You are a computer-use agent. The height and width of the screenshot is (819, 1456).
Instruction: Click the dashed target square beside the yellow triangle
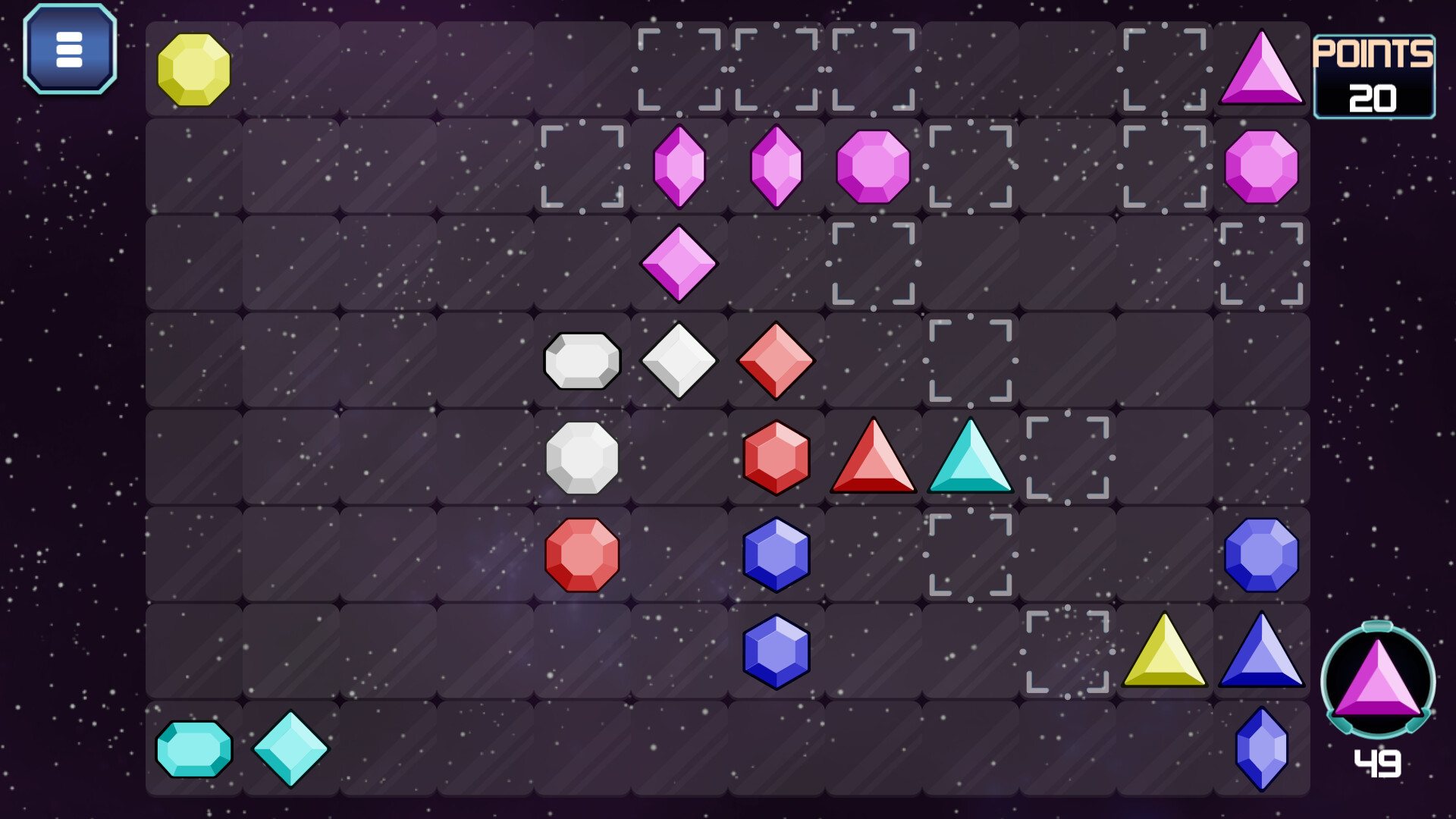[1068, 652]
